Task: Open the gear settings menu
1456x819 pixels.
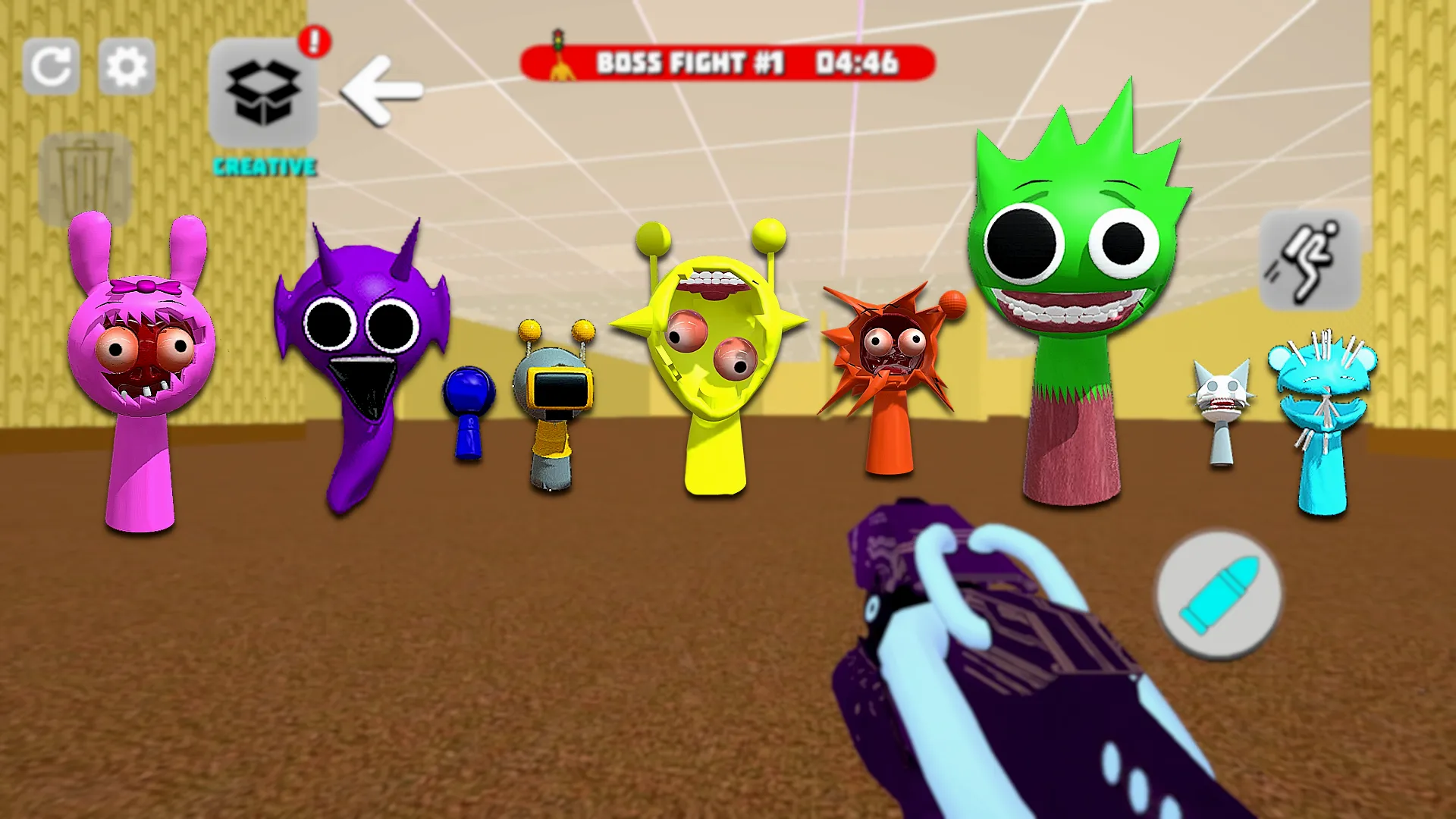Action: click(x=127, y=67)
